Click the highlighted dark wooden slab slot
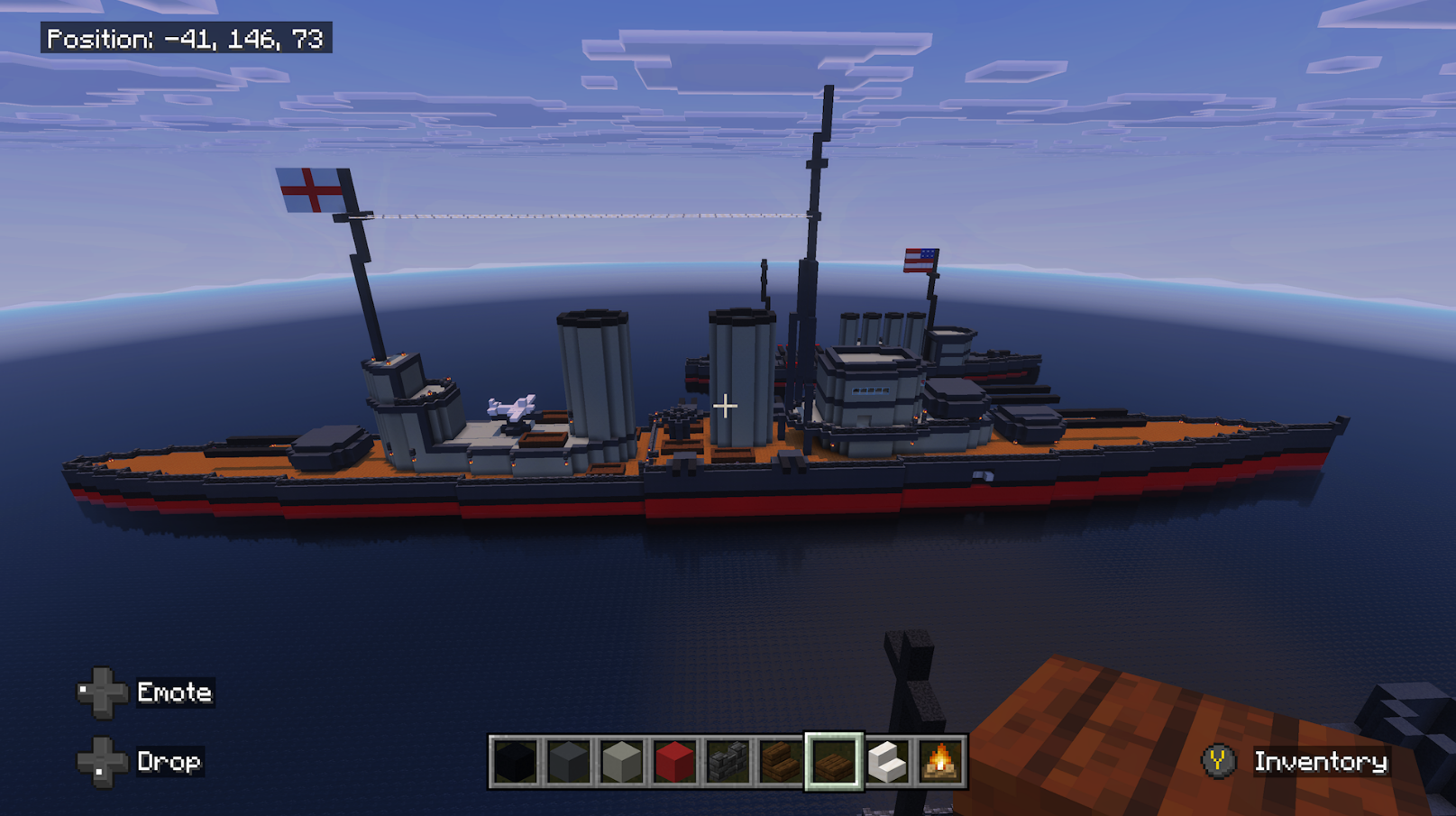The width and height of the screenshot is (1456, 816). (x=834, y=762)
